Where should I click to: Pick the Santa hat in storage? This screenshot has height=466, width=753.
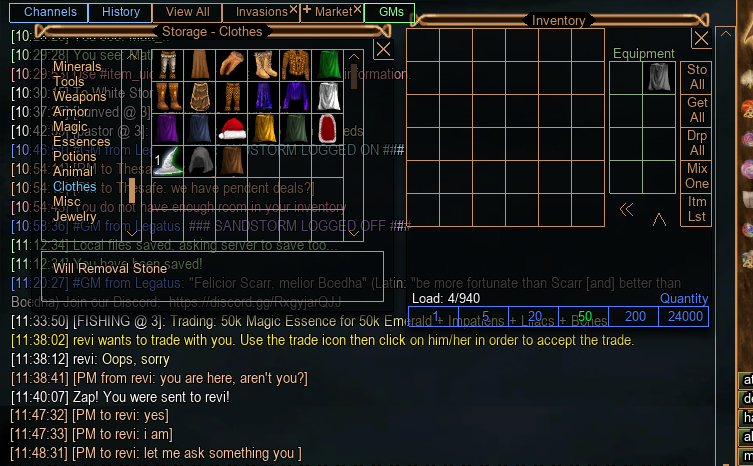(x=232, y=128)
